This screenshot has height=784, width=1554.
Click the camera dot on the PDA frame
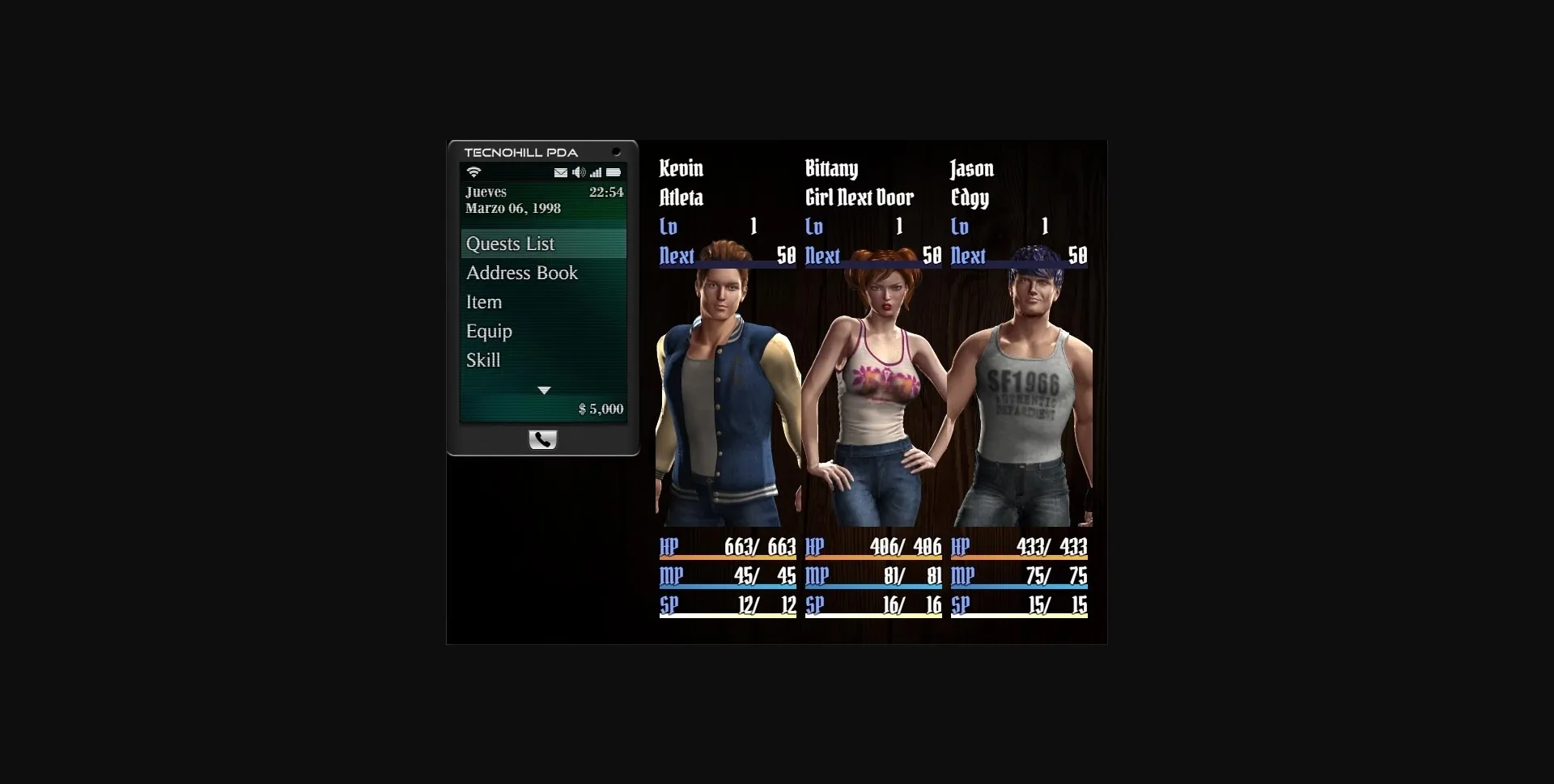coord(618,152)
